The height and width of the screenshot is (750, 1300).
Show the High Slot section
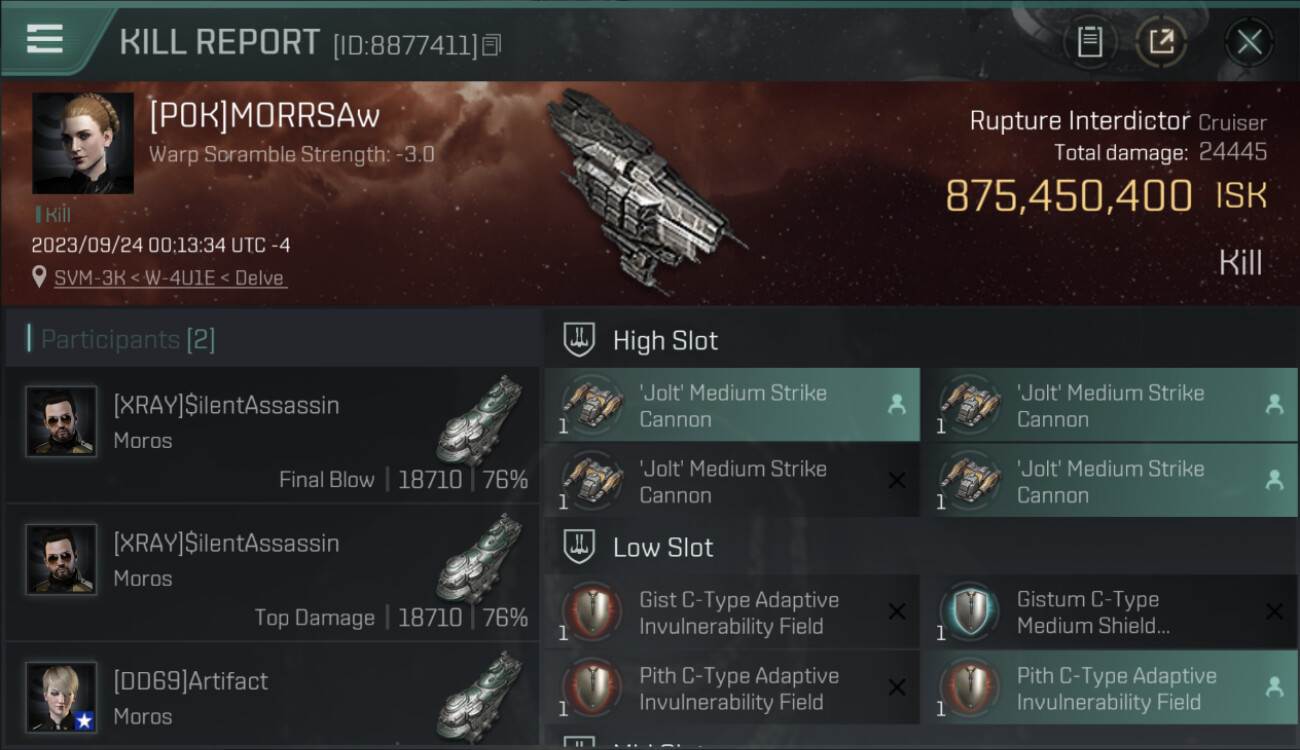click(665, 341)
